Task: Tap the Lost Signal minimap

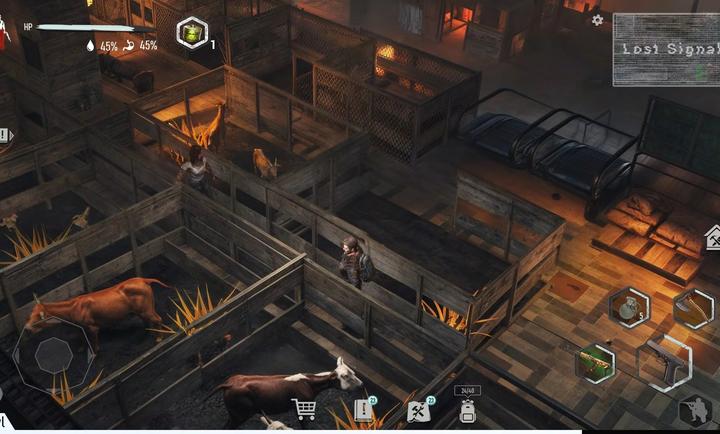Action: 665,49
